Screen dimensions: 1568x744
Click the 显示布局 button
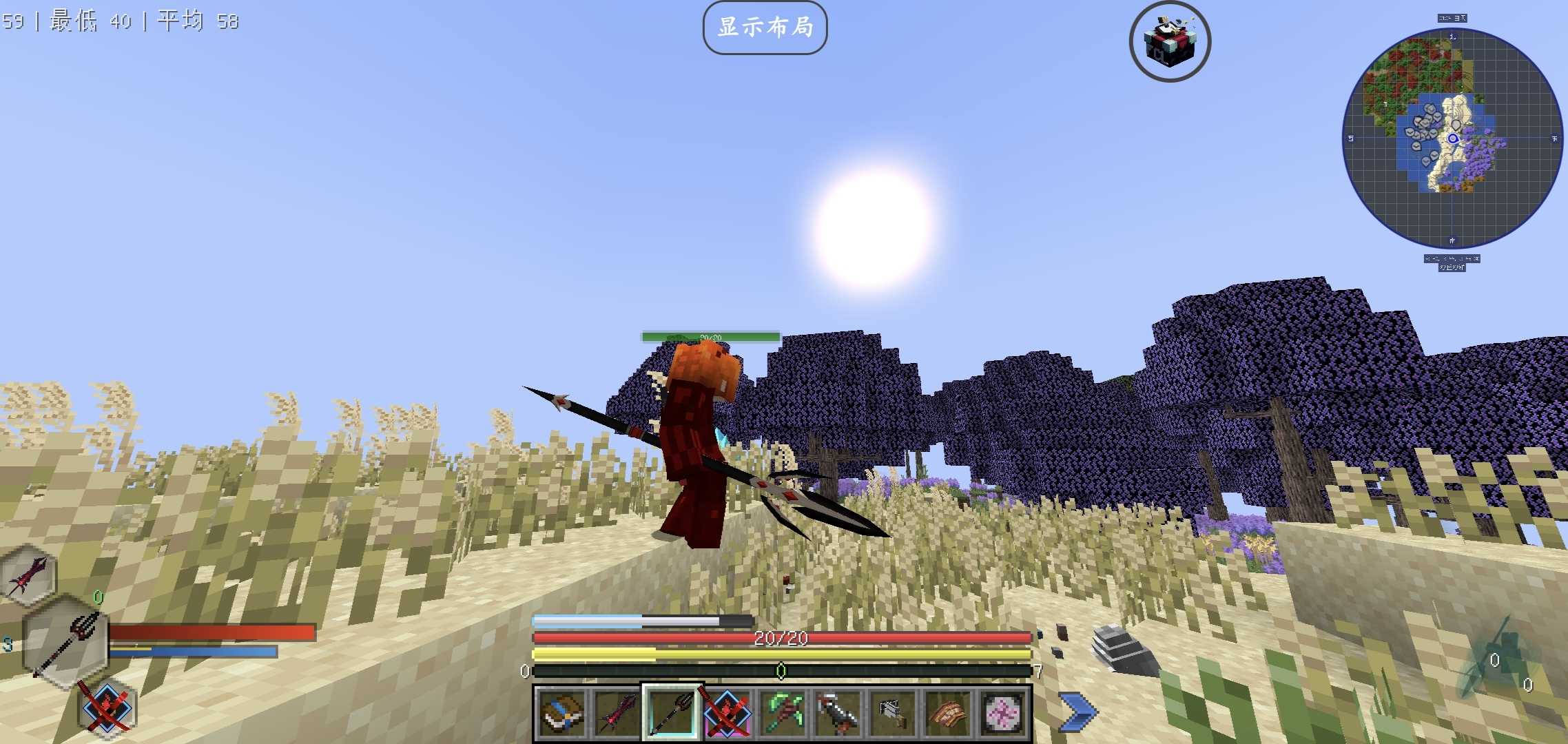point(765,28)
